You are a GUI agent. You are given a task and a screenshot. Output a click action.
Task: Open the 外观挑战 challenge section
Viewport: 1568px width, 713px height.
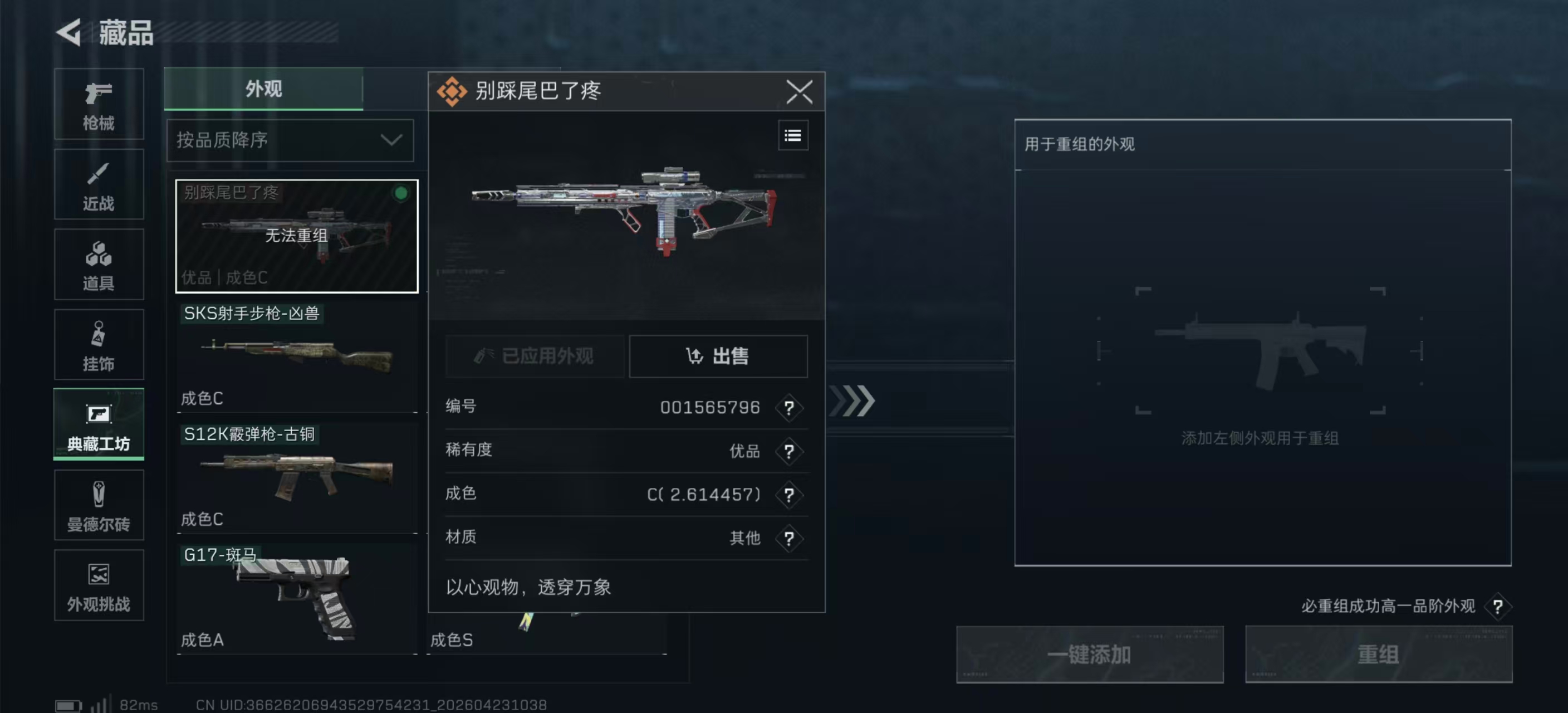click(99, 586)
